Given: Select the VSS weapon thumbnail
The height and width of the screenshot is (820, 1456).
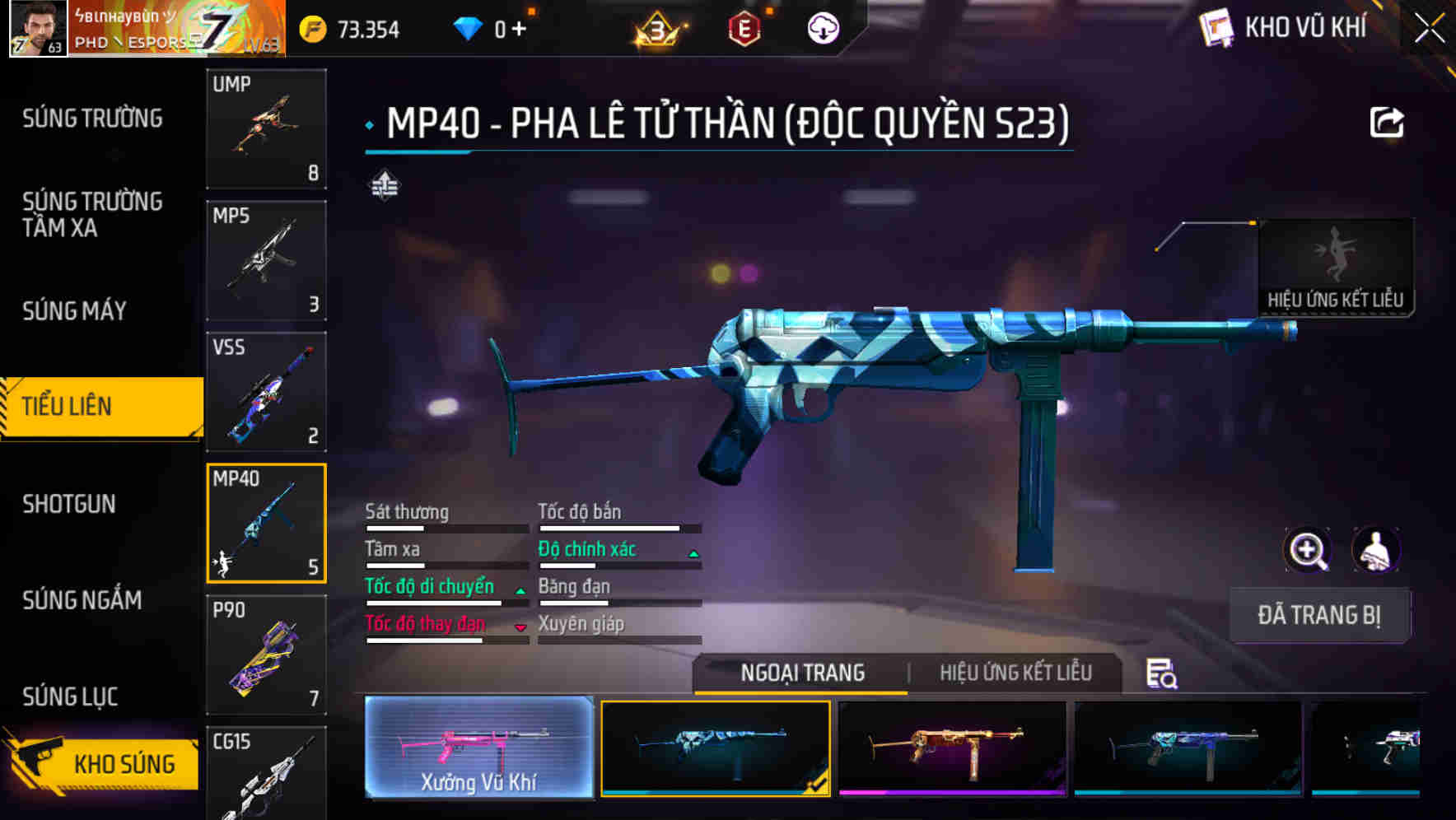Looking at the screenshot, I should [x=266, y=393].
